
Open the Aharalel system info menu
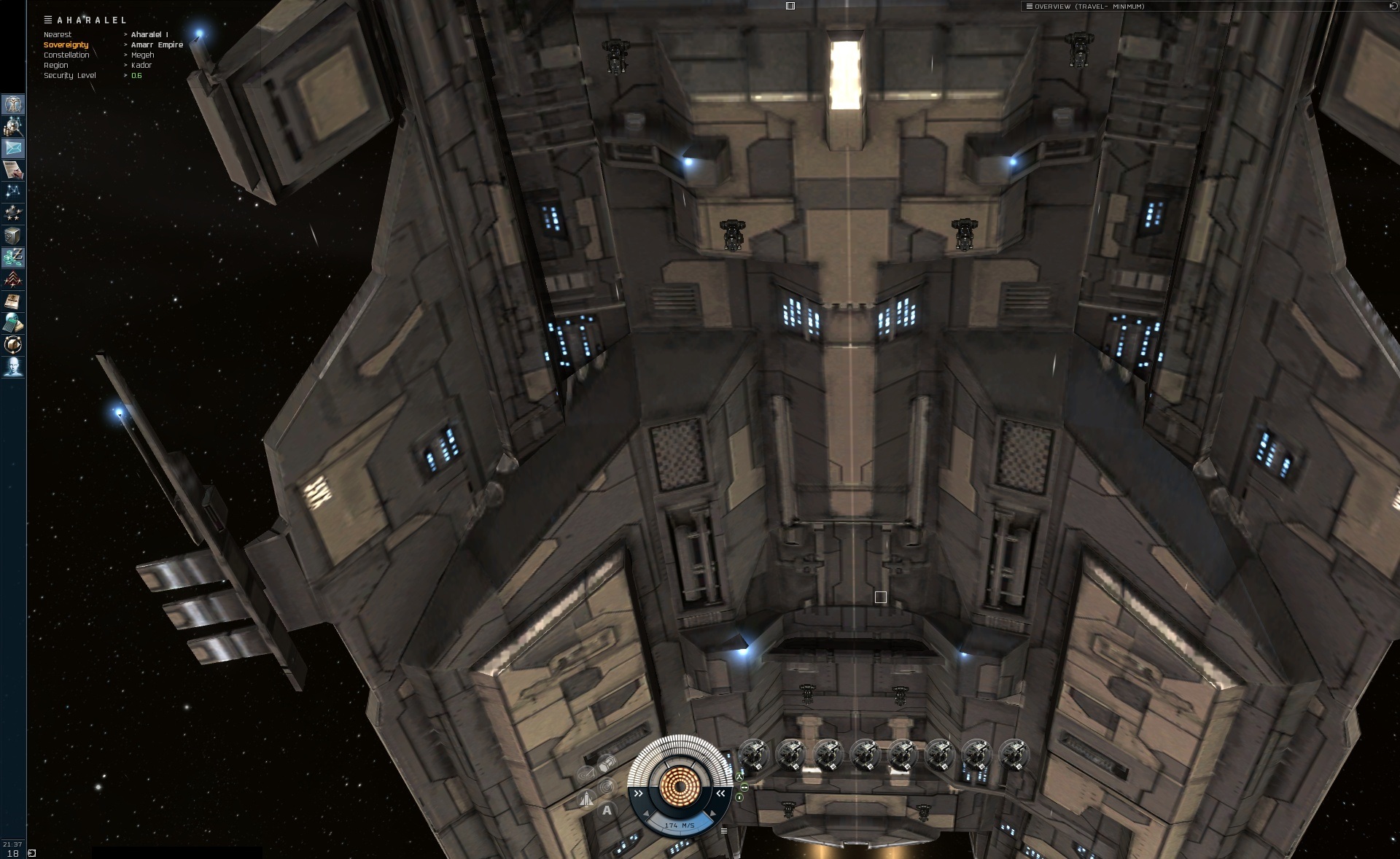48,20
